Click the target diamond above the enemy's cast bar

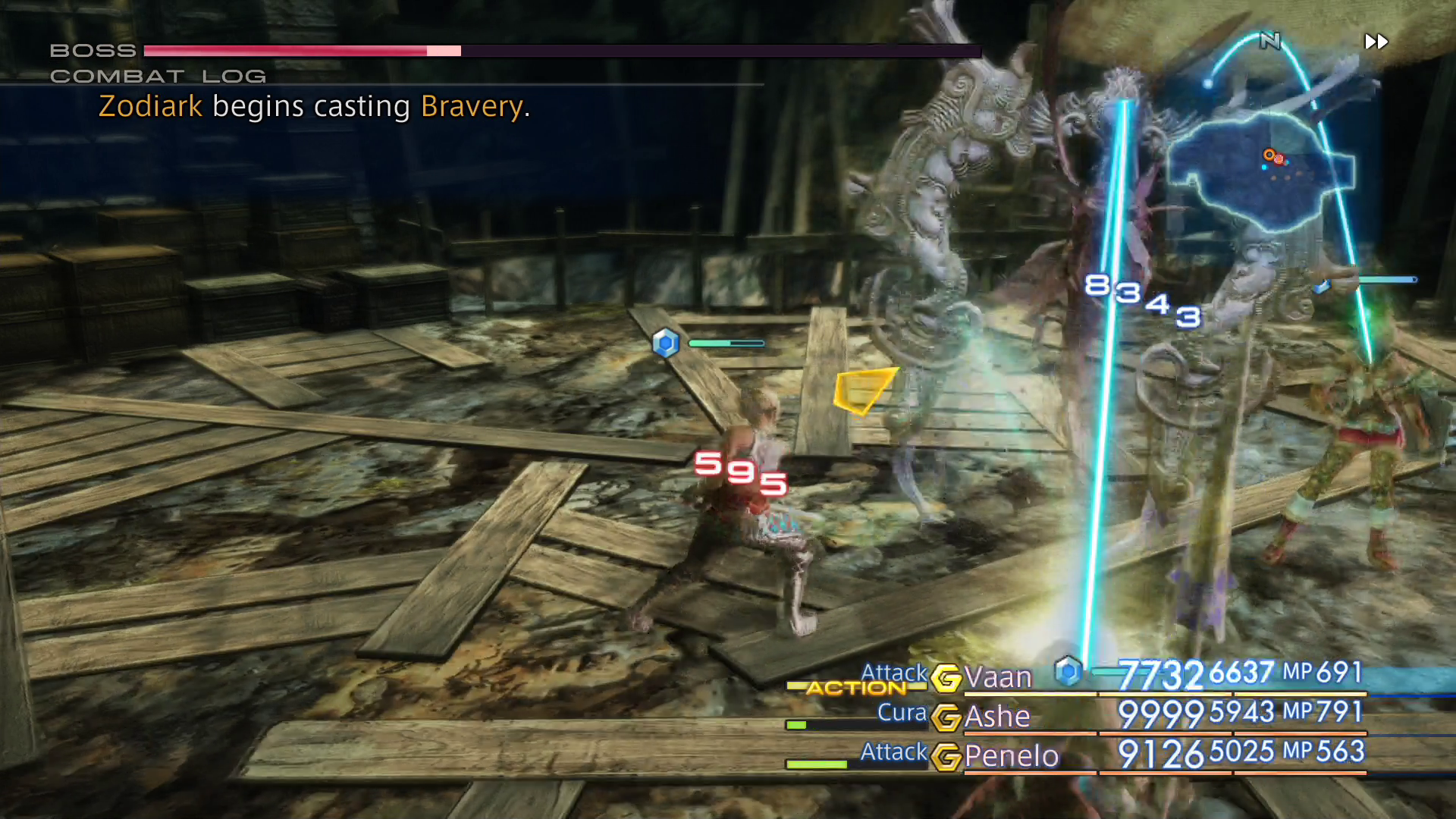coord(666,343)
